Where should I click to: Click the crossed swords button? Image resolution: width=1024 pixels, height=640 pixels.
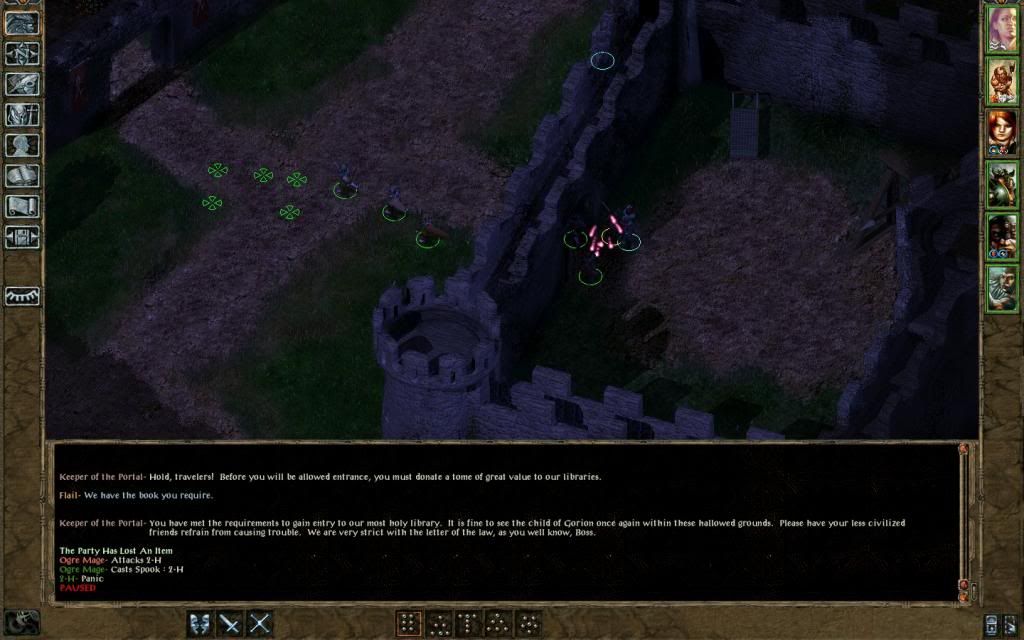tap(260, 623)
